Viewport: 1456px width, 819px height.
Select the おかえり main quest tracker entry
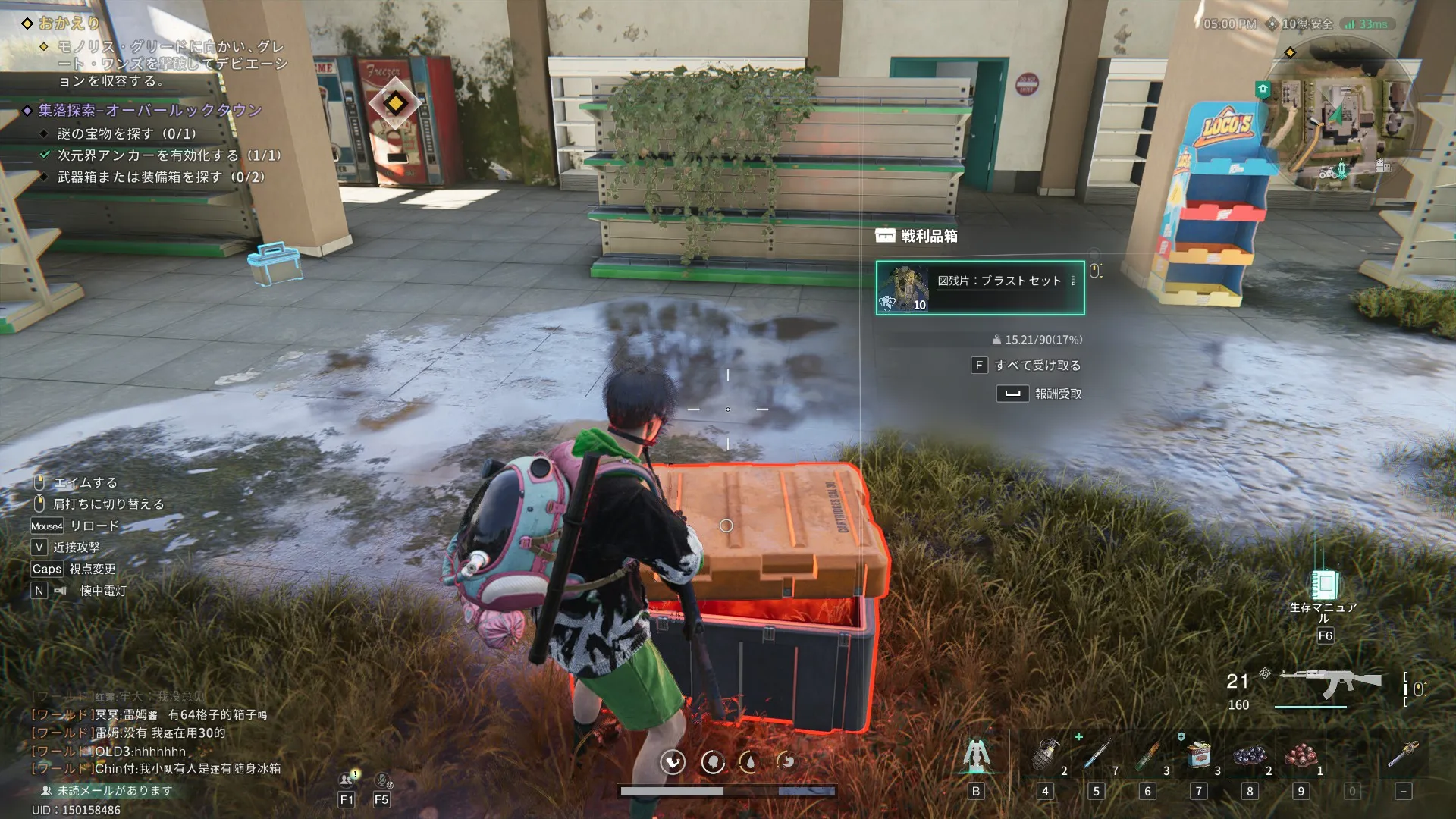point(70,24)
